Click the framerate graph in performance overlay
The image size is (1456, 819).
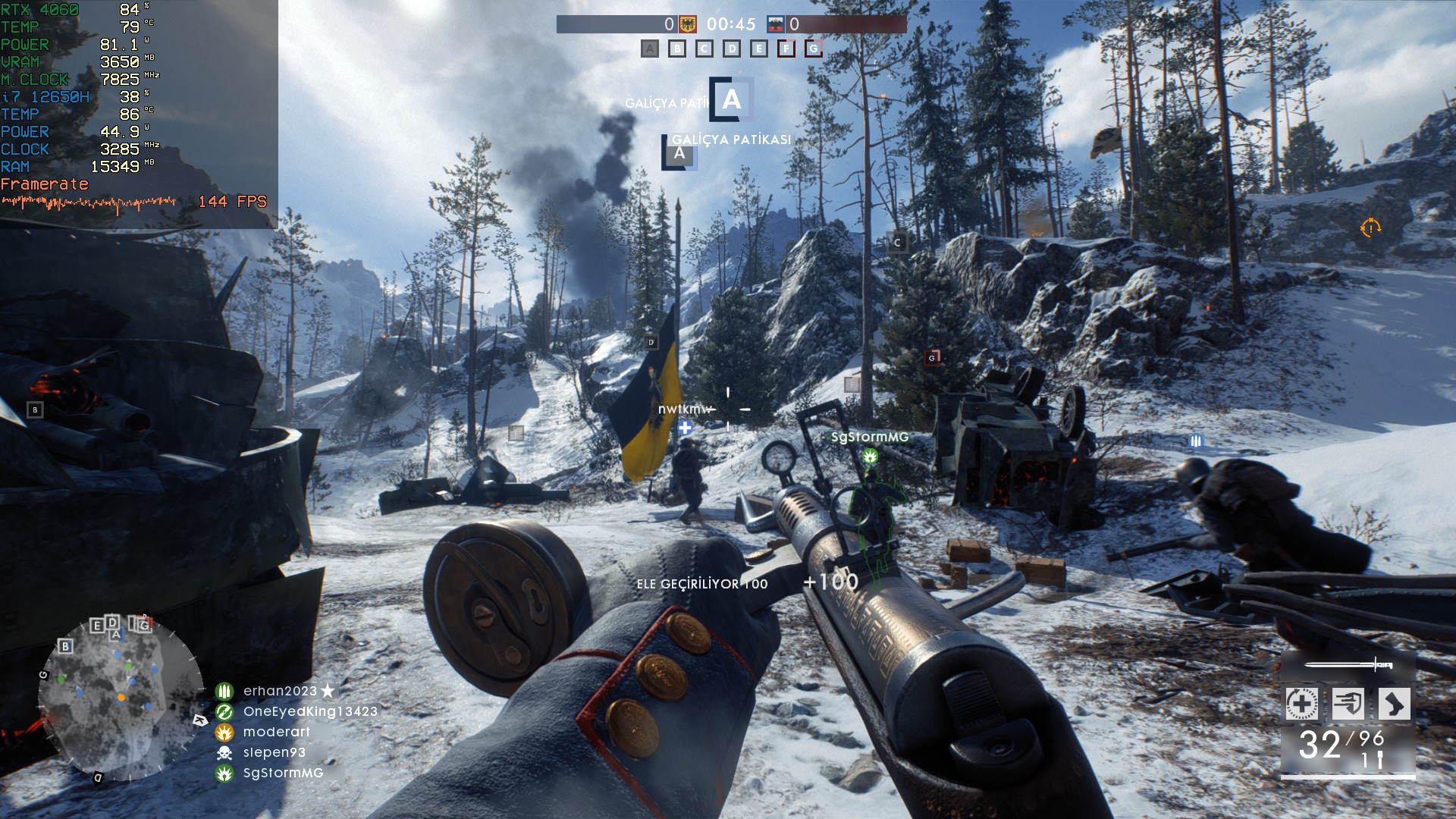pos(89,202)
